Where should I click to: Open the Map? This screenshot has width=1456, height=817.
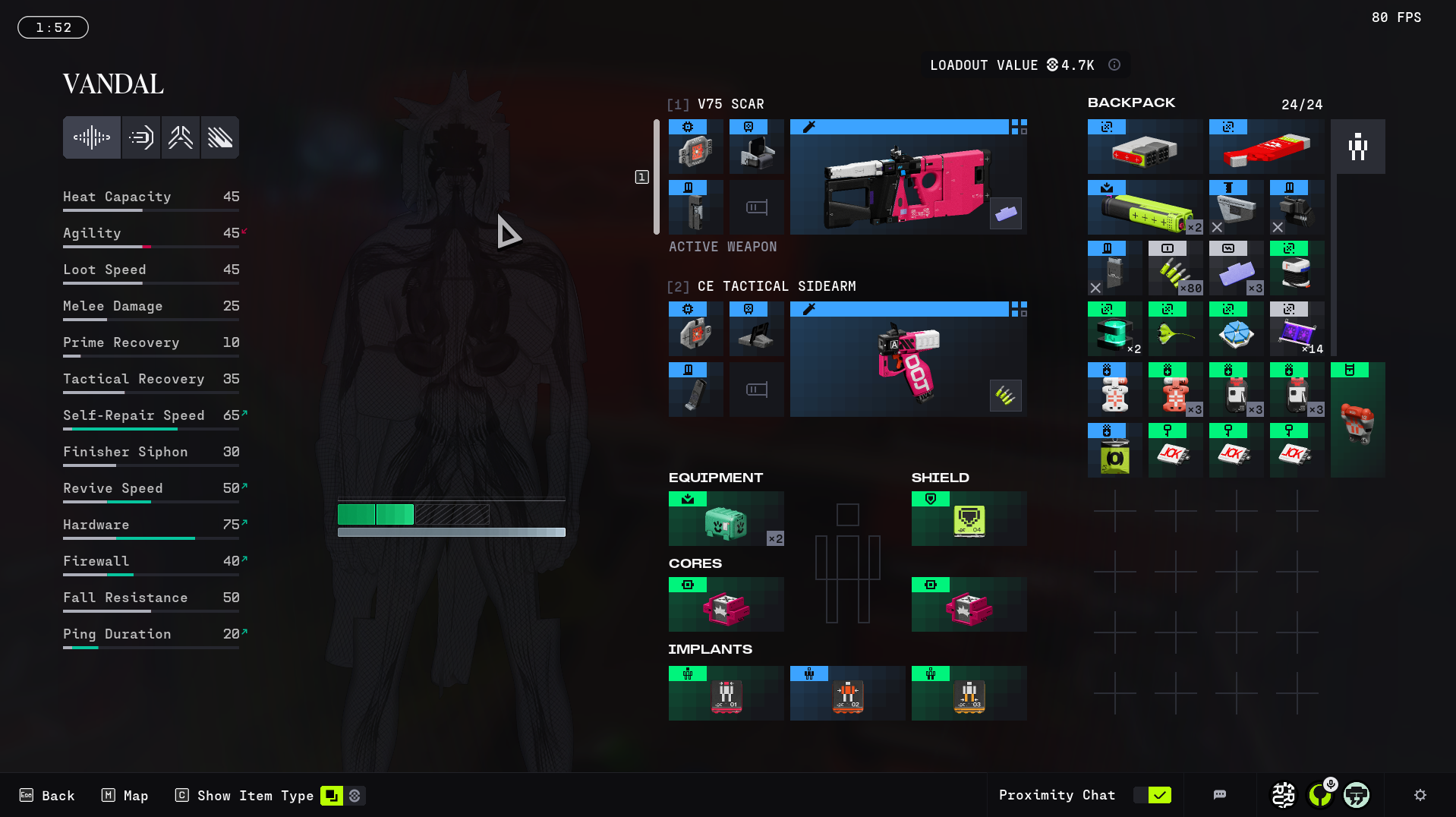pyautogui.click(x=125, y=796)
